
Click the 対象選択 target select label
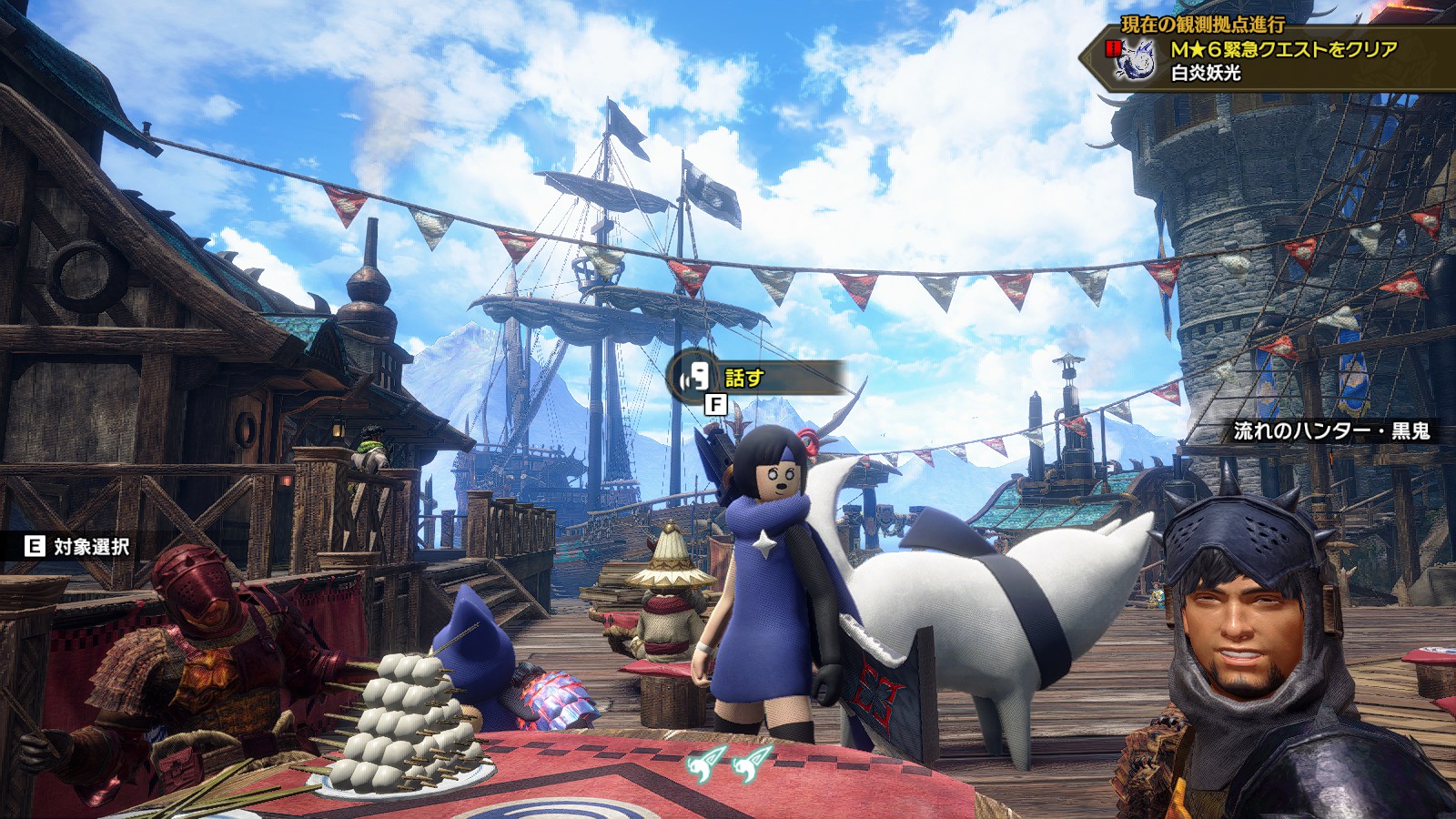pos(90,546)
